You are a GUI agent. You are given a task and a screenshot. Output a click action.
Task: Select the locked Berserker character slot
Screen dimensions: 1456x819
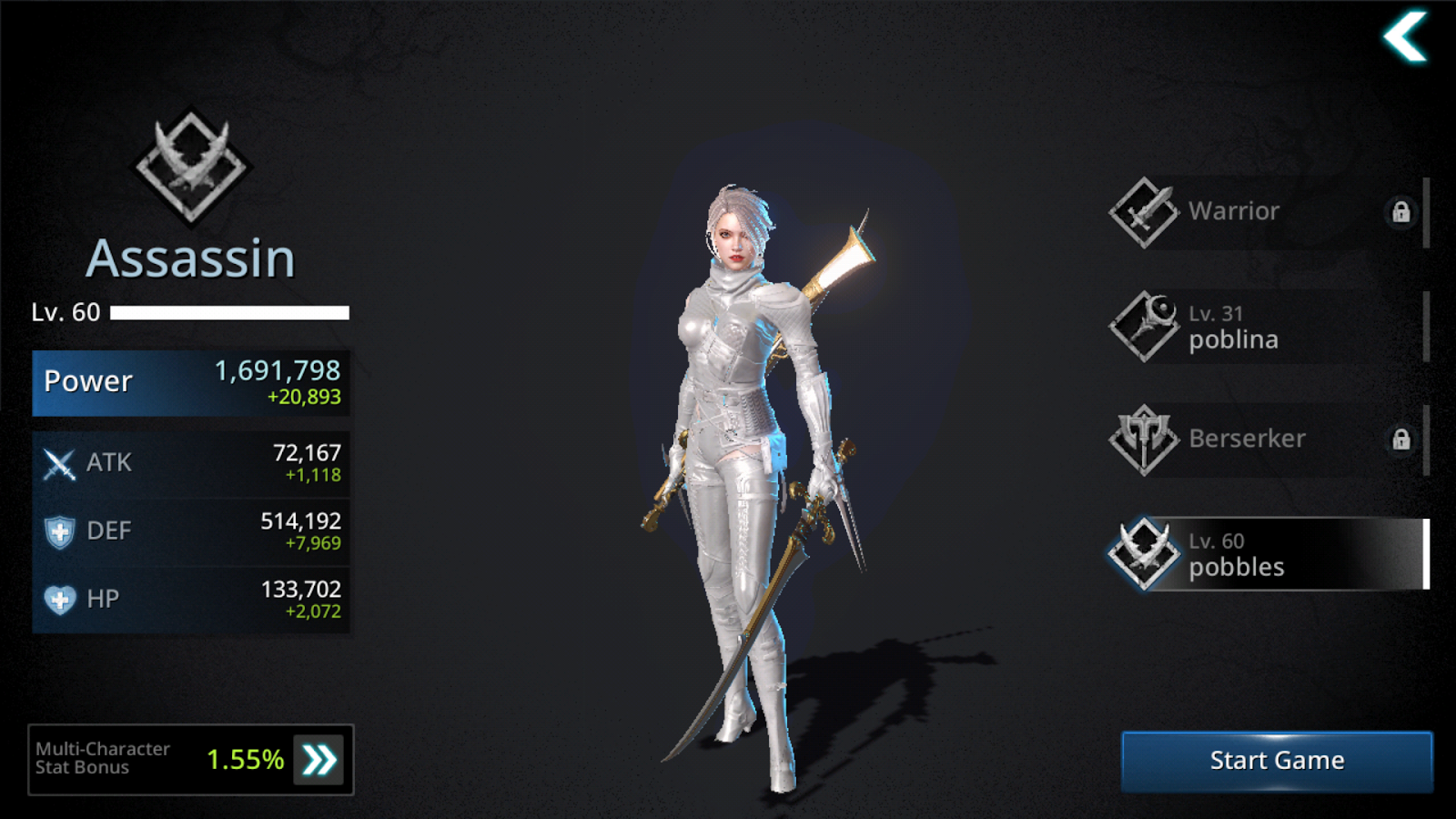point(1265,440)
